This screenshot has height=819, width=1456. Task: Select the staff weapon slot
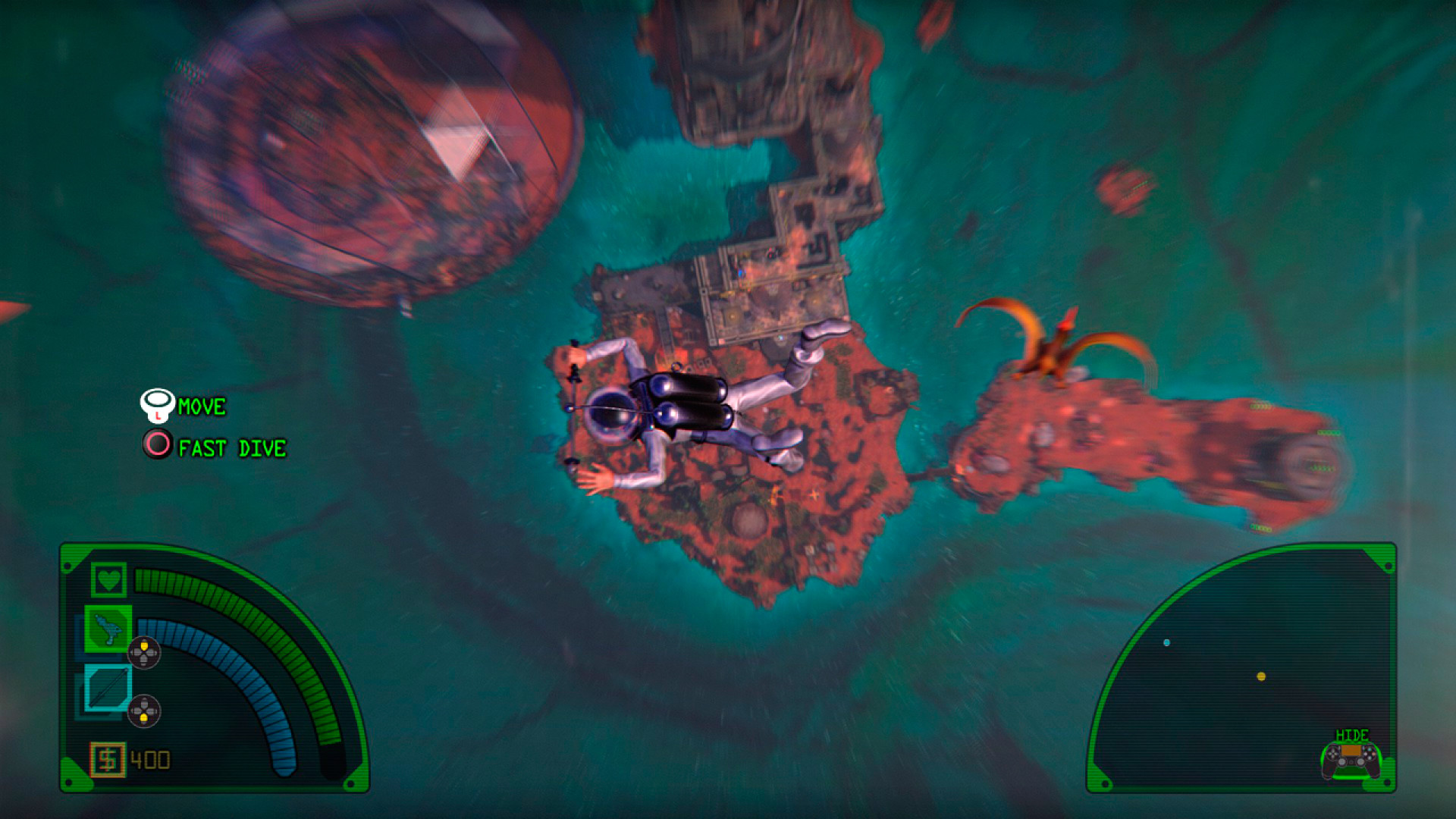108,688
